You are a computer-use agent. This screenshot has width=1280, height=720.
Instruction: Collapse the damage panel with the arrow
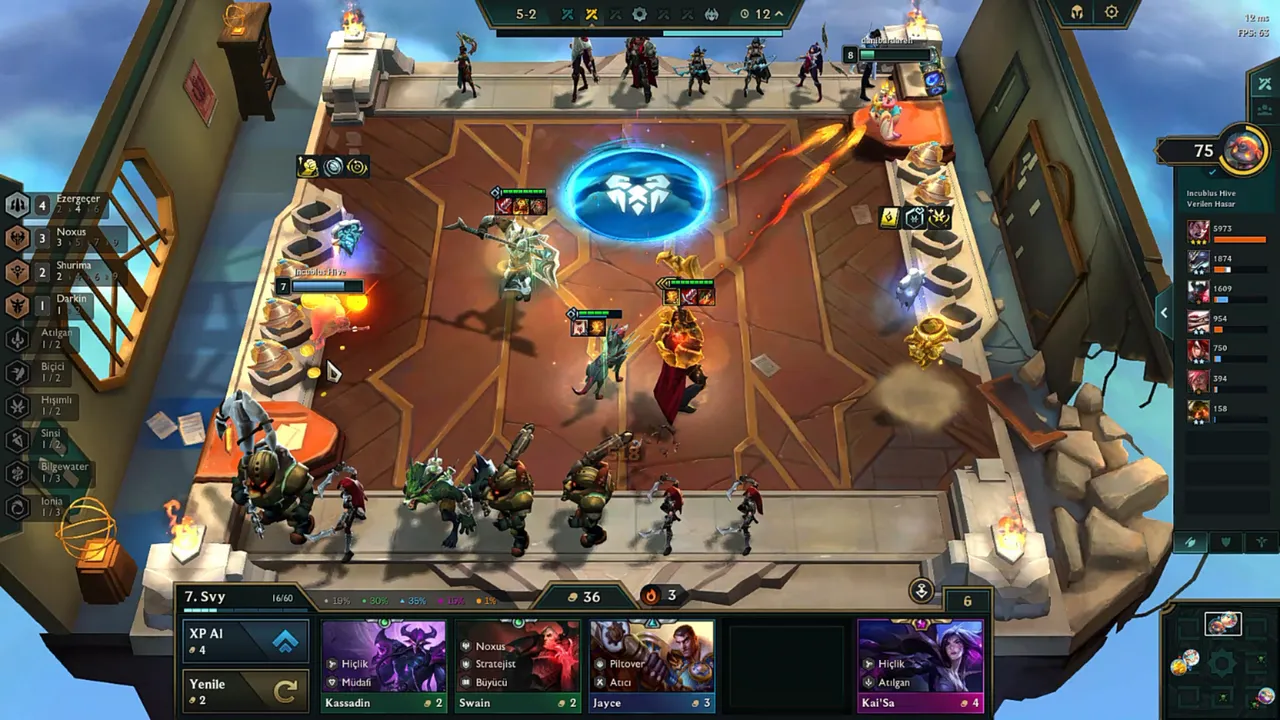point(1164,313)
